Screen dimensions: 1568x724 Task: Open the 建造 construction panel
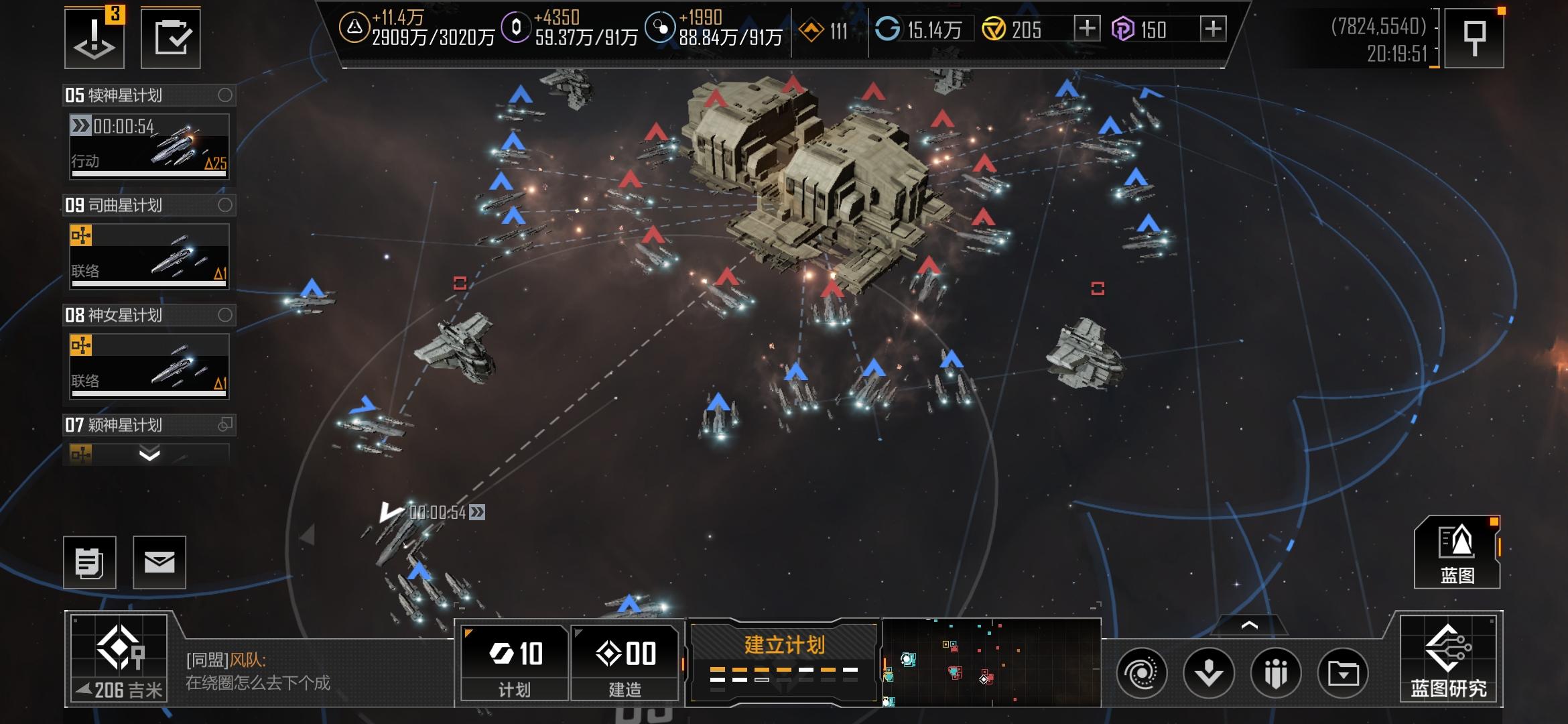tap(625, 663)
